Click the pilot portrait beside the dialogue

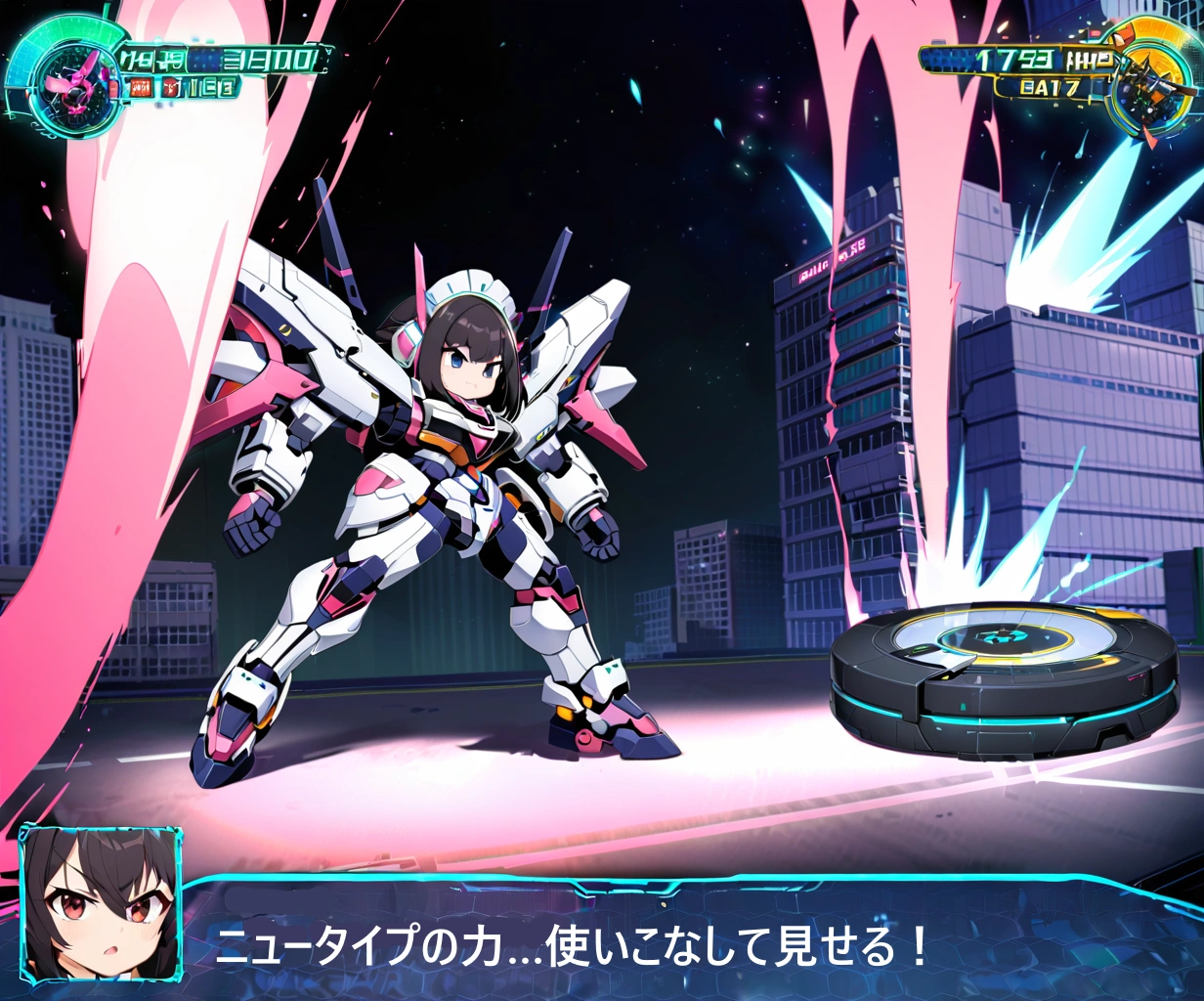click(x=101, y=904)
